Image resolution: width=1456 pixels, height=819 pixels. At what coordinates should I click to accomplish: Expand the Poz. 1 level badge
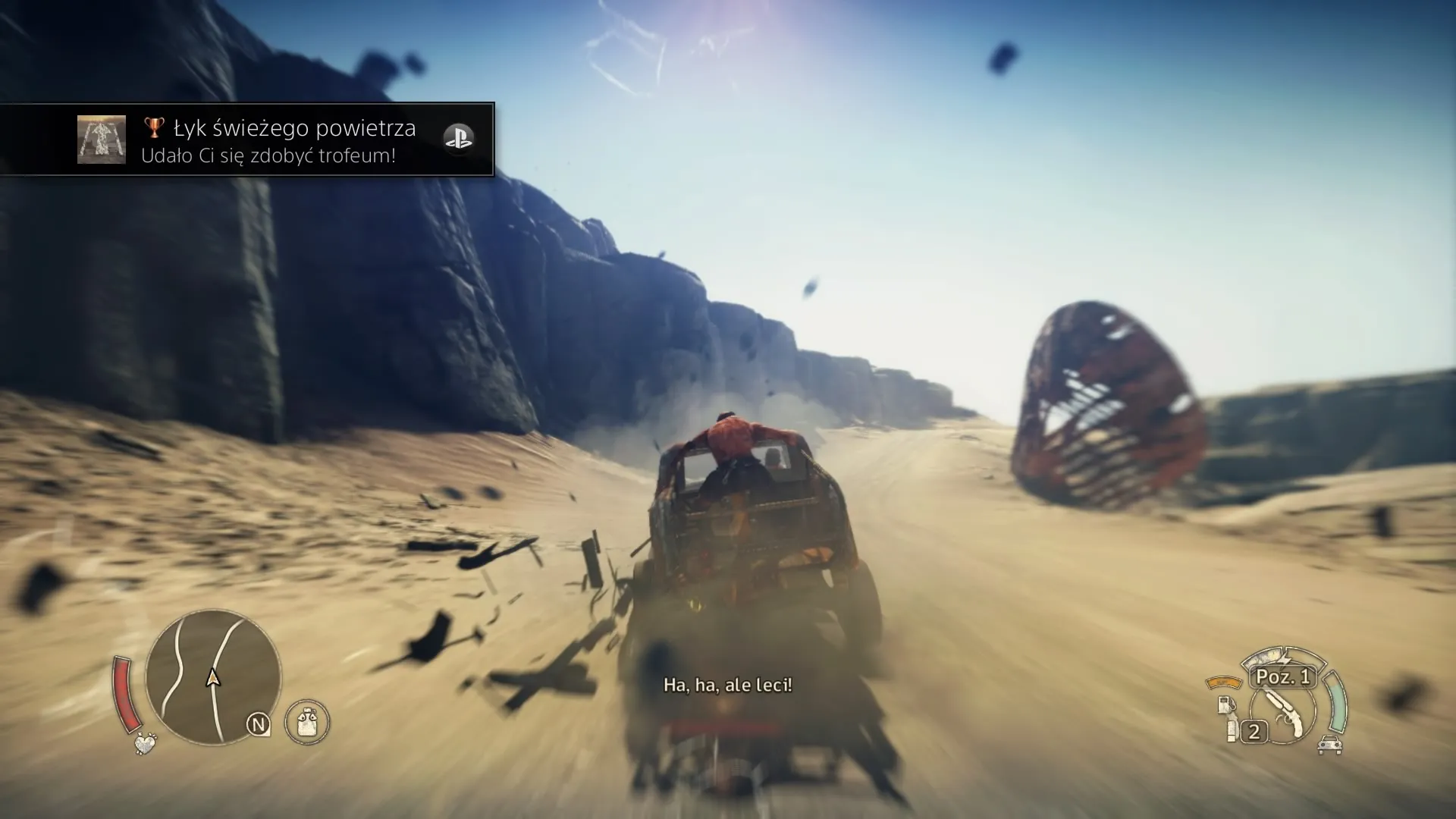point(1282,678)
